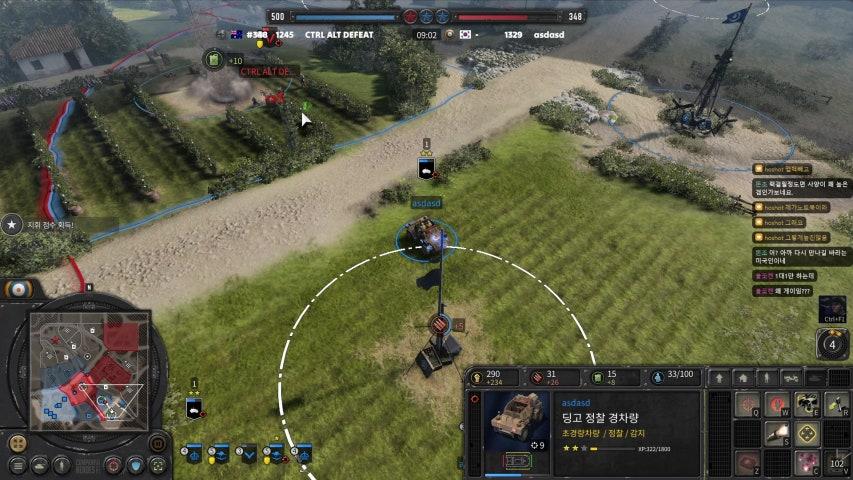Open the battlegroup command points dial
The image size is (853, 480).
(x=832, y=345)
